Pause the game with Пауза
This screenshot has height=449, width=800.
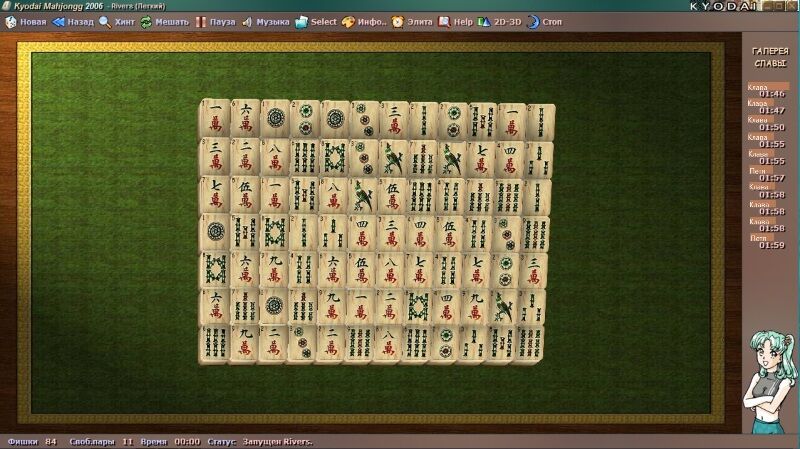[215, 21]
